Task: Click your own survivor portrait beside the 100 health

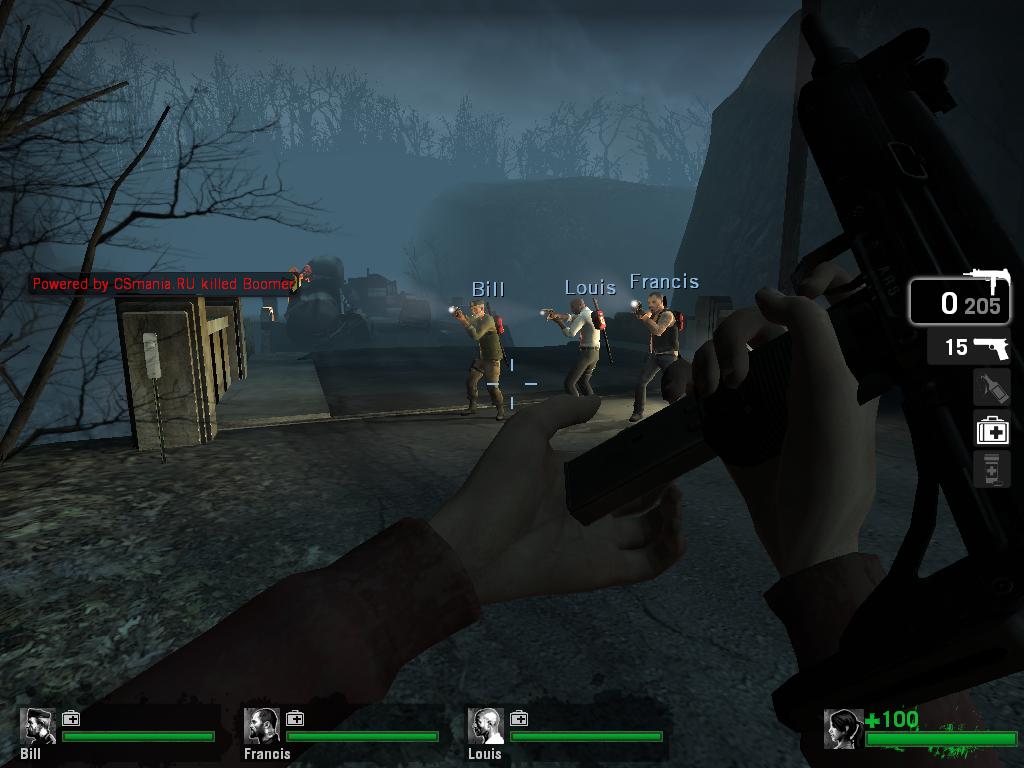Action: [843, 729]
